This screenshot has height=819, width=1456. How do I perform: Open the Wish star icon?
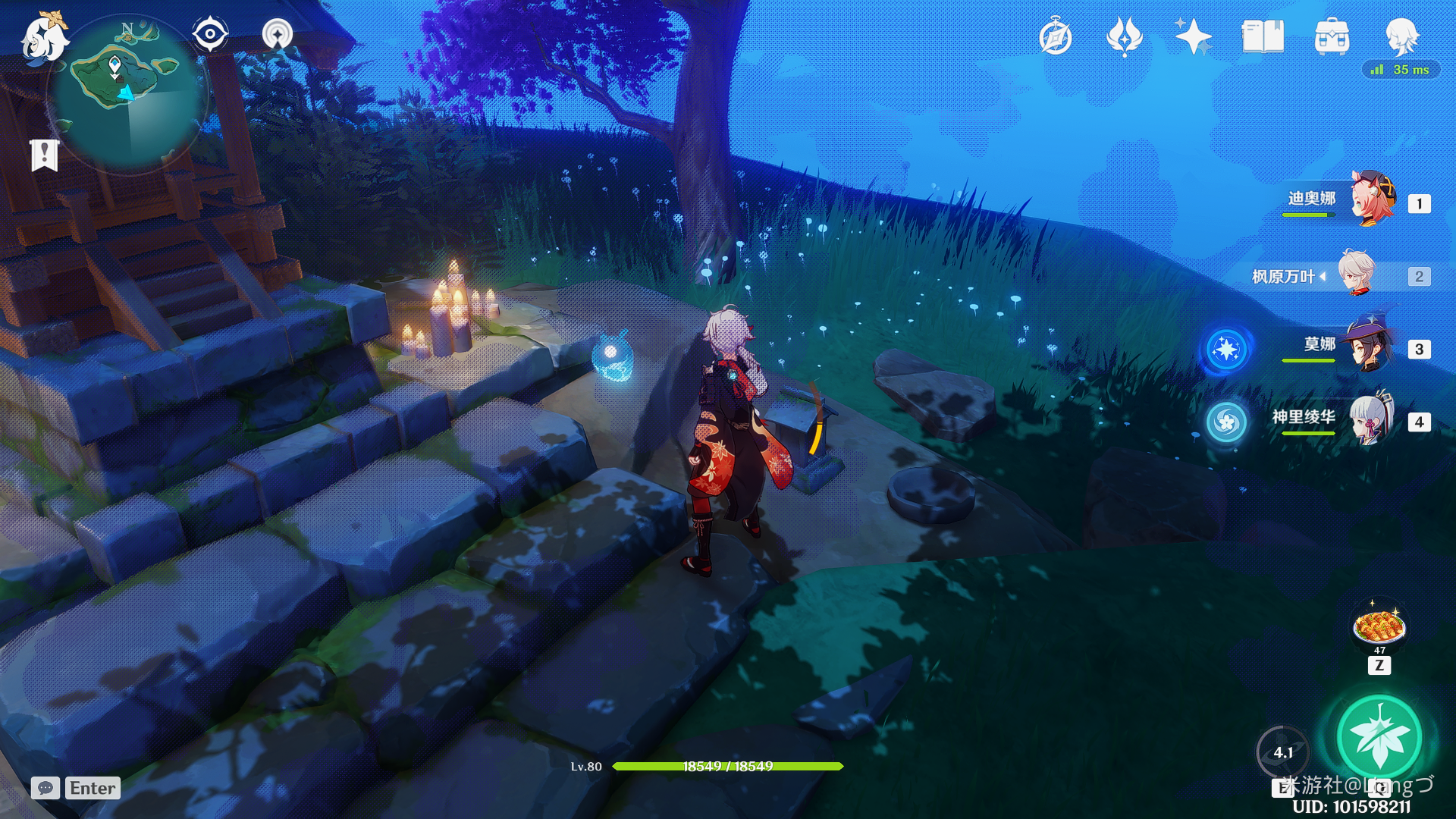coord(1193,36)
